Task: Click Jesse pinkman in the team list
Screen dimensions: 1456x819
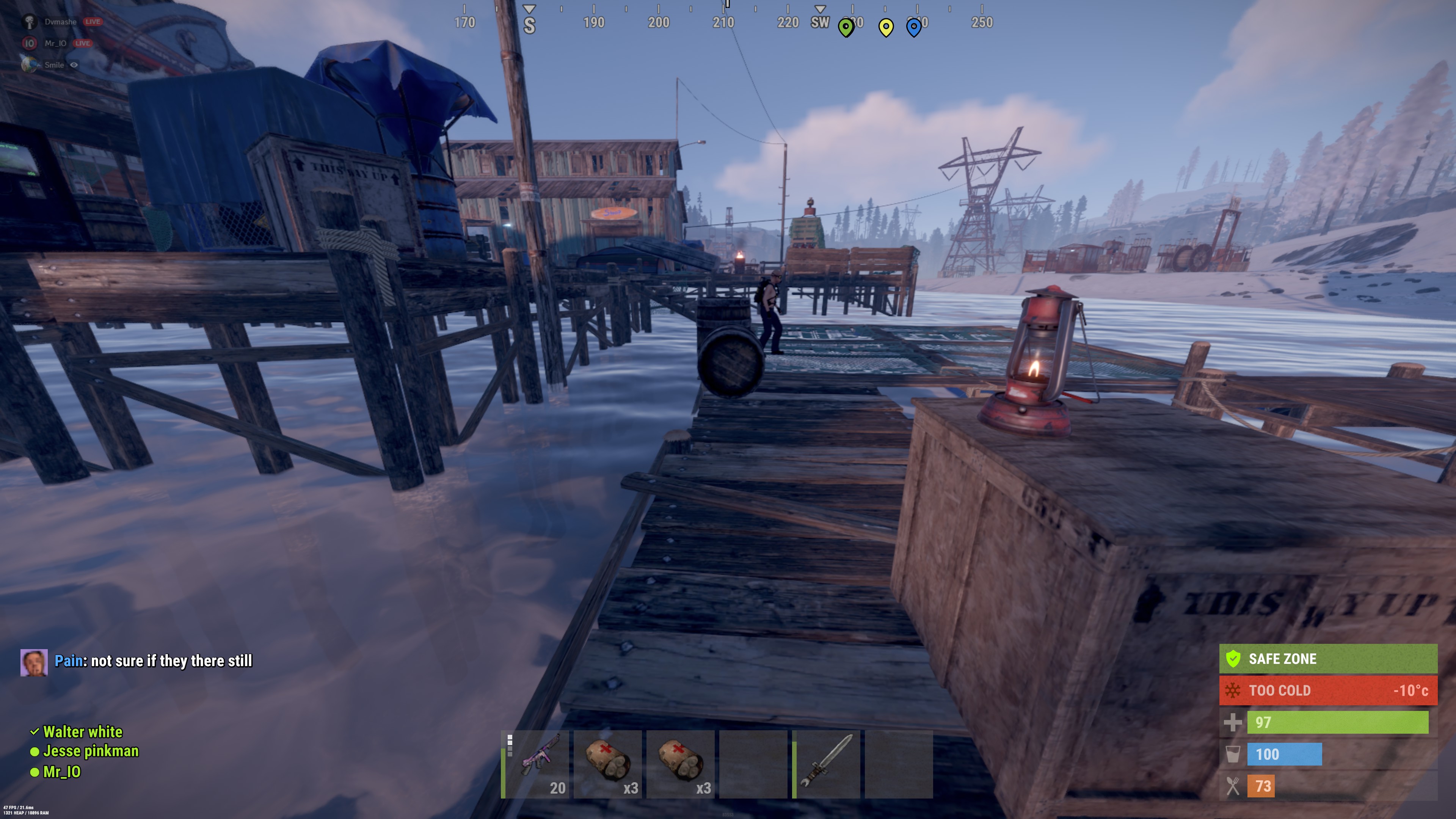Action: point(91,751)
